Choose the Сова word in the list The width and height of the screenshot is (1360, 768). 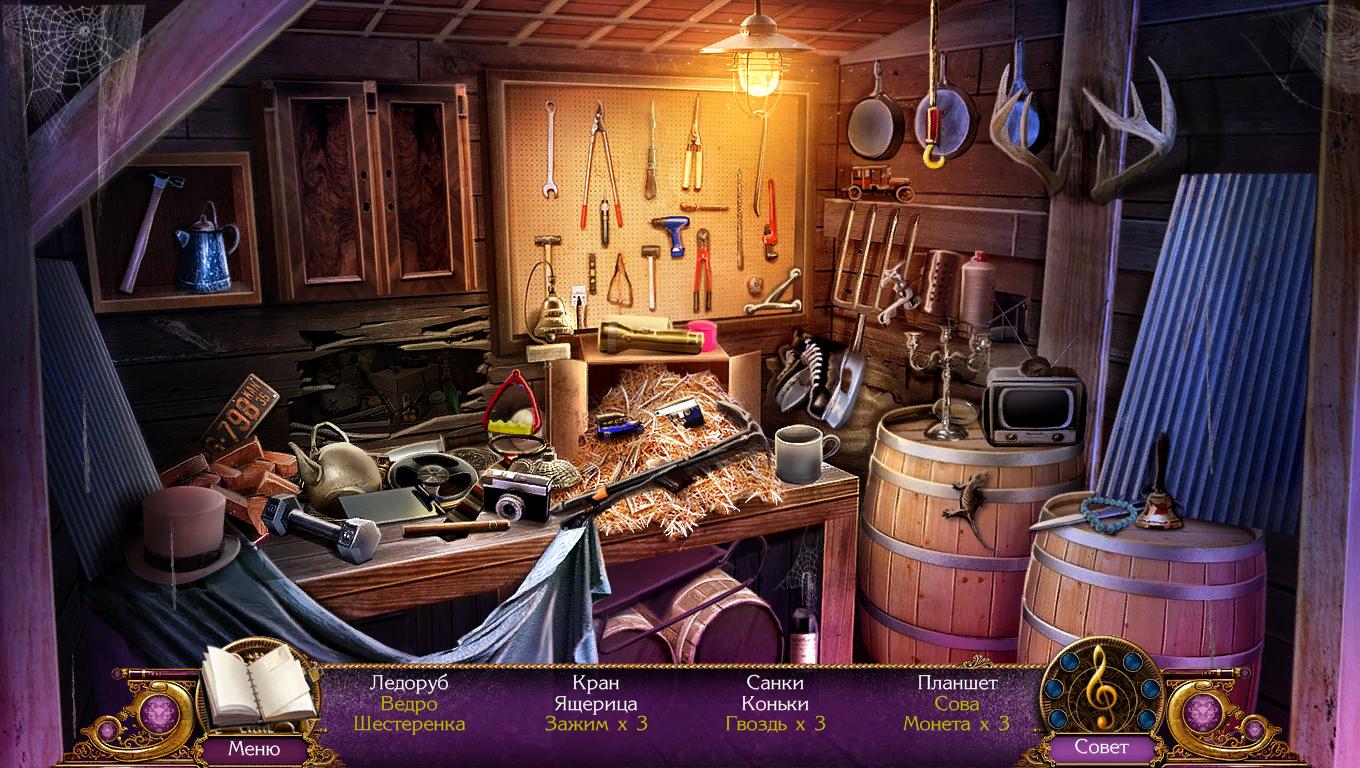coord(957,703)
